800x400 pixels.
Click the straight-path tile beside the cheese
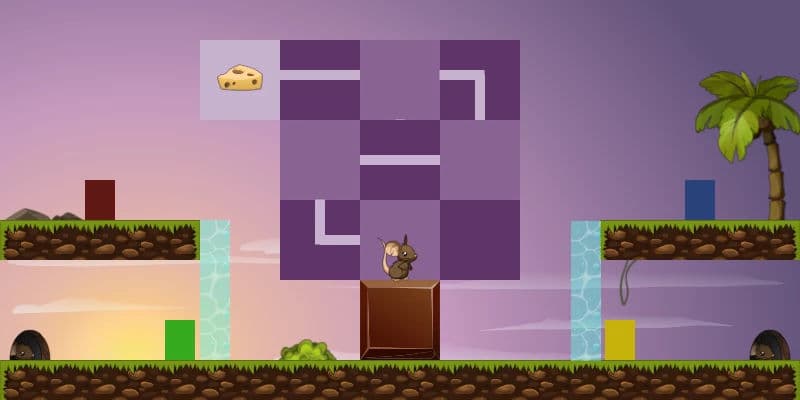coord(320,80)
